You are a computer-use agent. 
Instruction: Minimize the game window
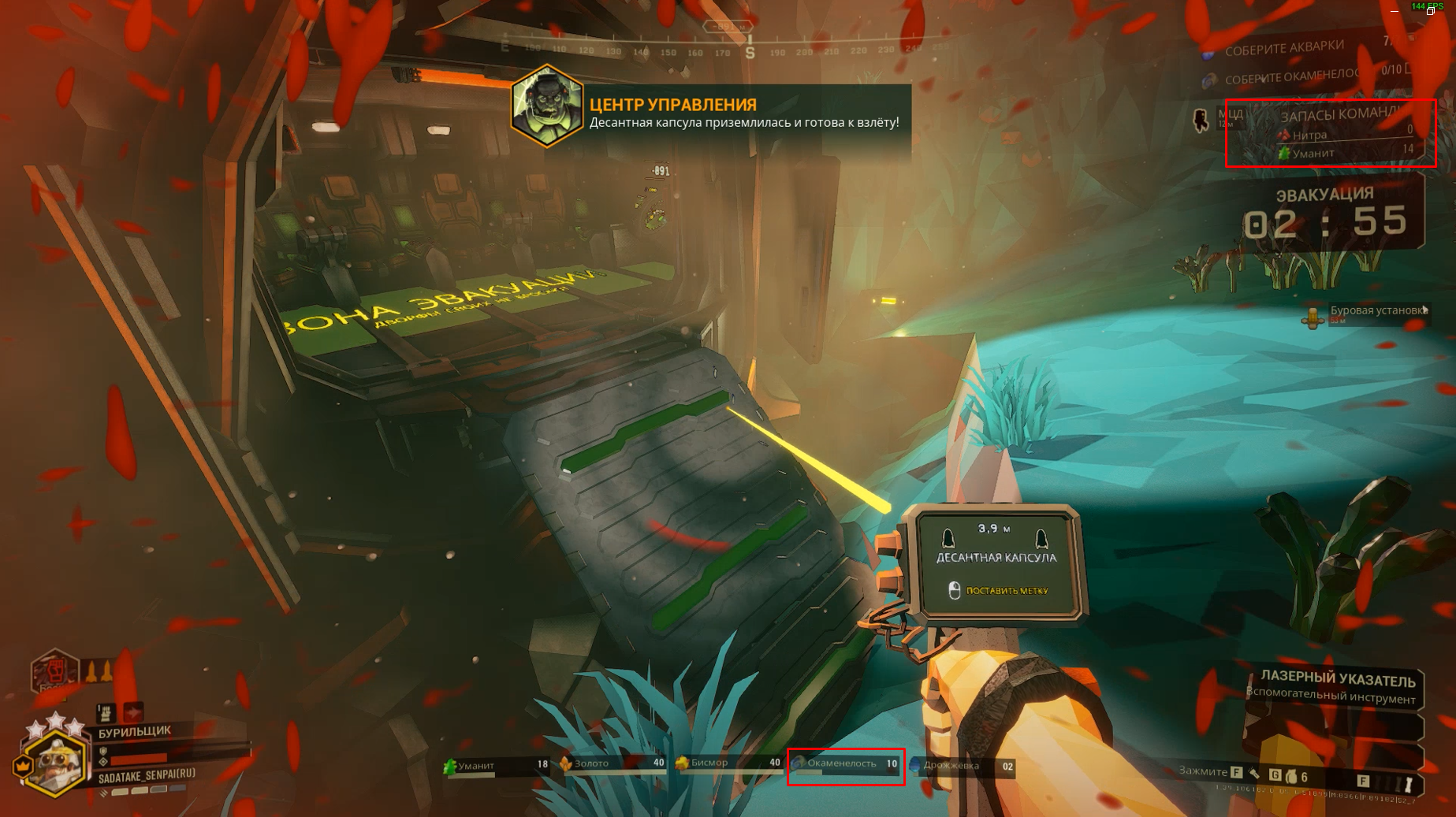(x=1395, y=12)
